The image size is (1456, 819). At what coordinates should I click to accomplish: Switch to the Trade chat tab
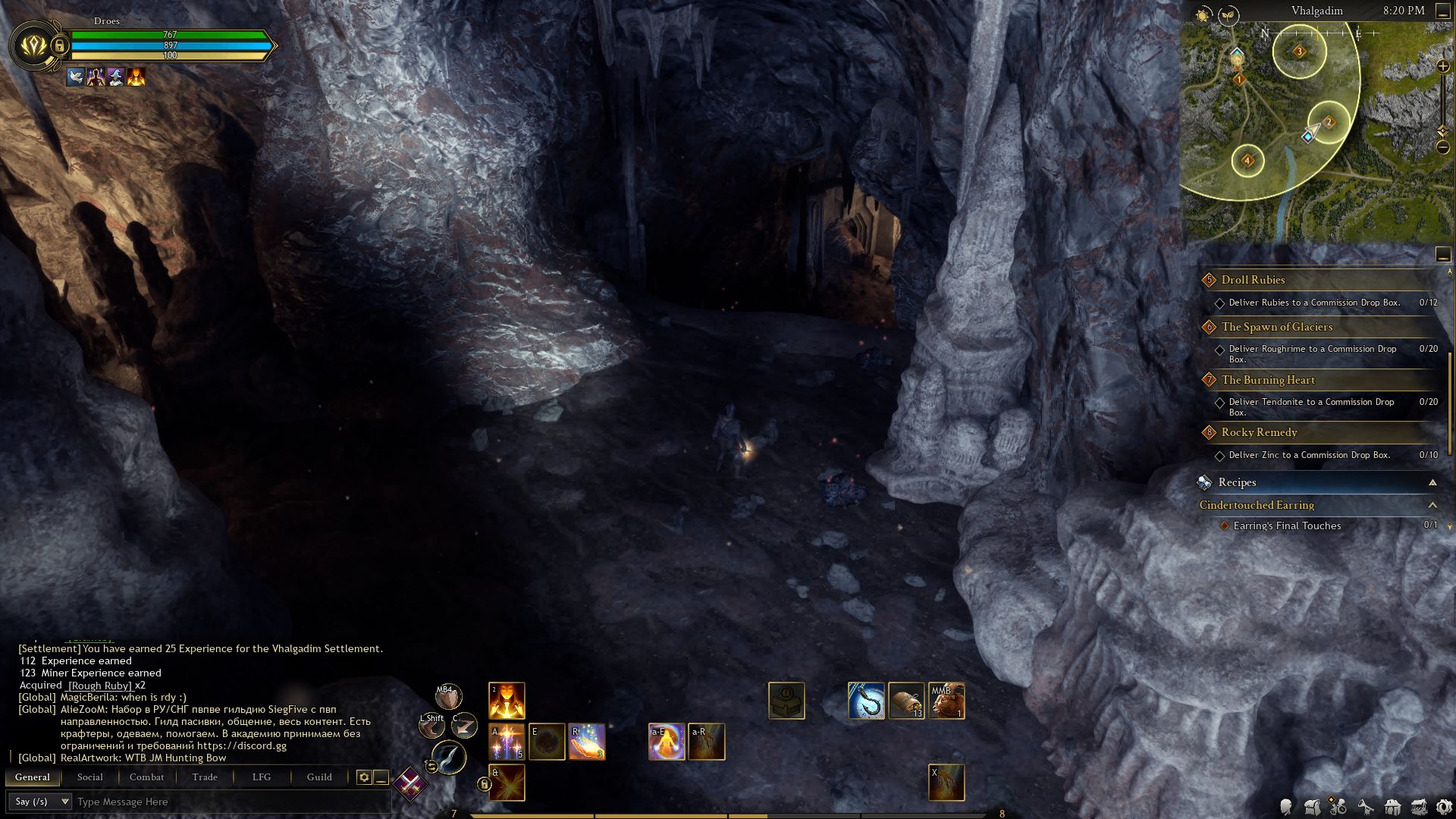click(x=205, y=777)
